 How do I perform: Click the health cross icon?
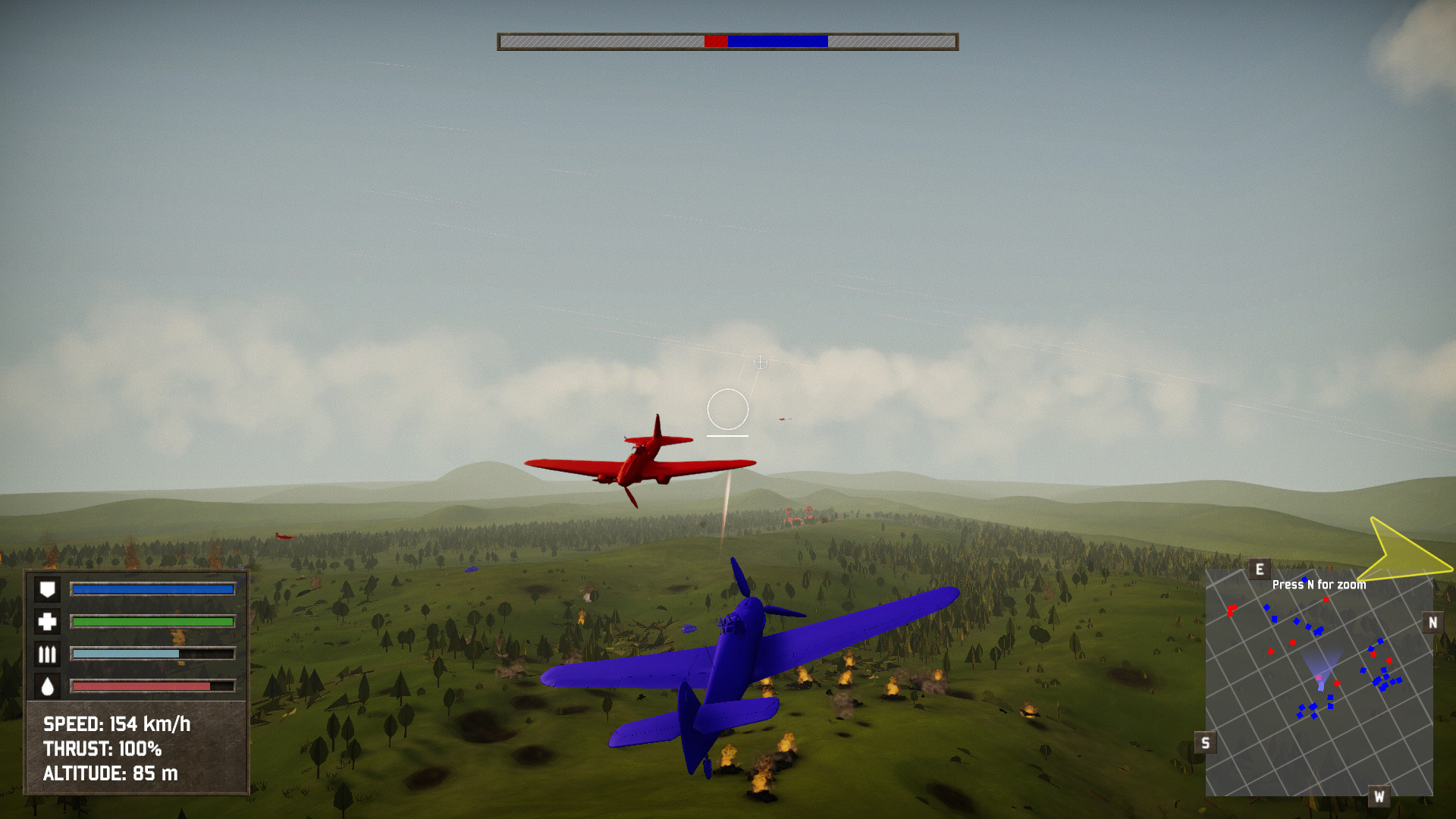pyautogui.click(x=47, y=620)
